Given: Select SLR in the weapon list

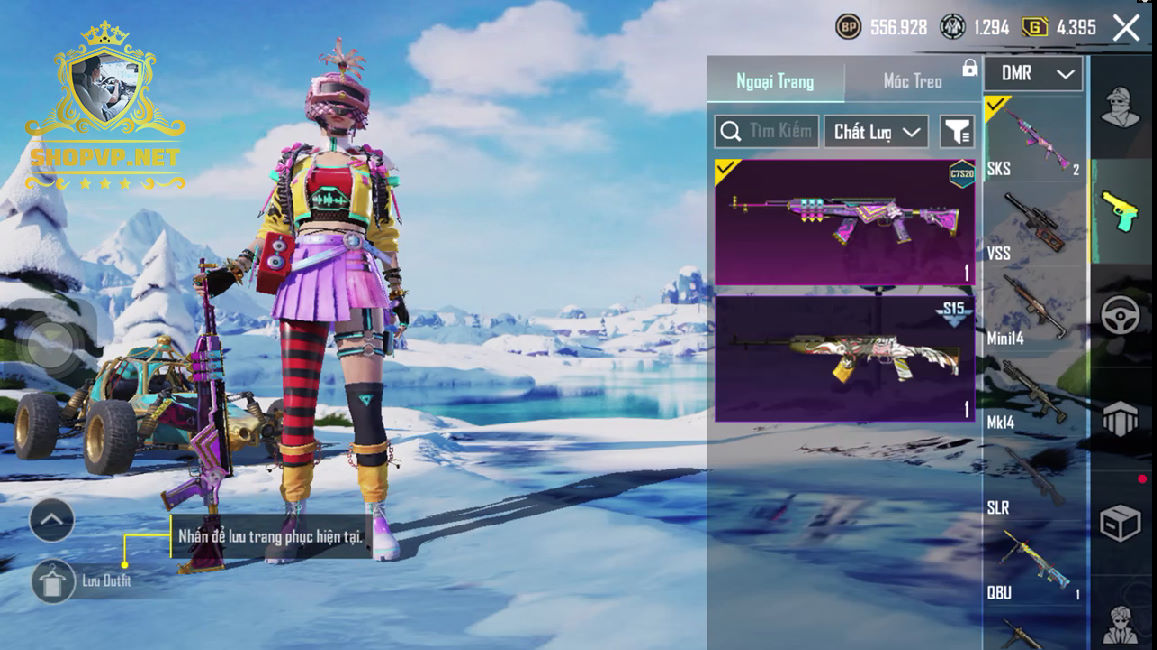Looking at the screenshot, I should (x=1034, y=479).
